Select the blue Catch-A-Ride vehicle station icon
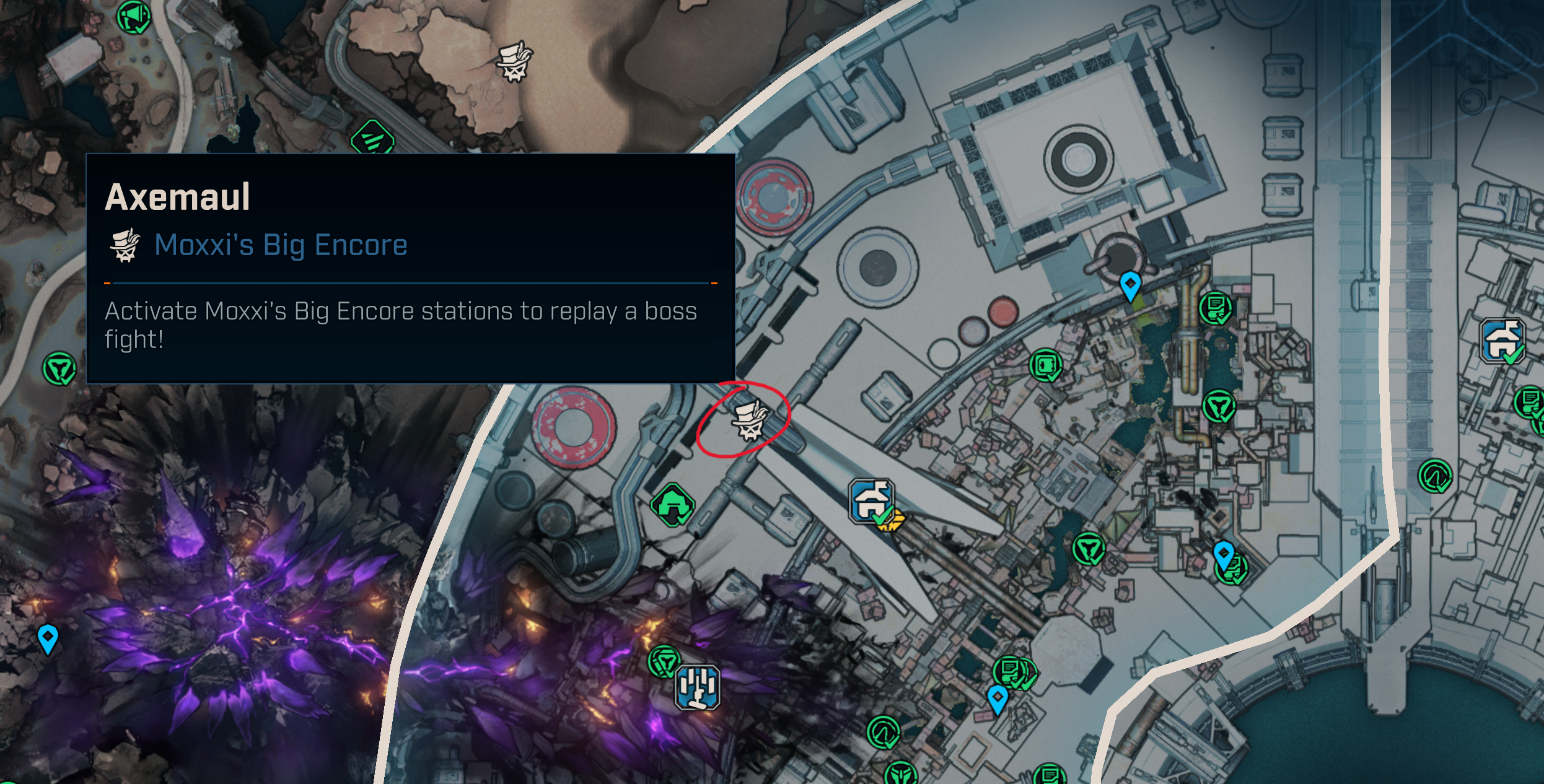1544x784 pixels. (698, 687)
